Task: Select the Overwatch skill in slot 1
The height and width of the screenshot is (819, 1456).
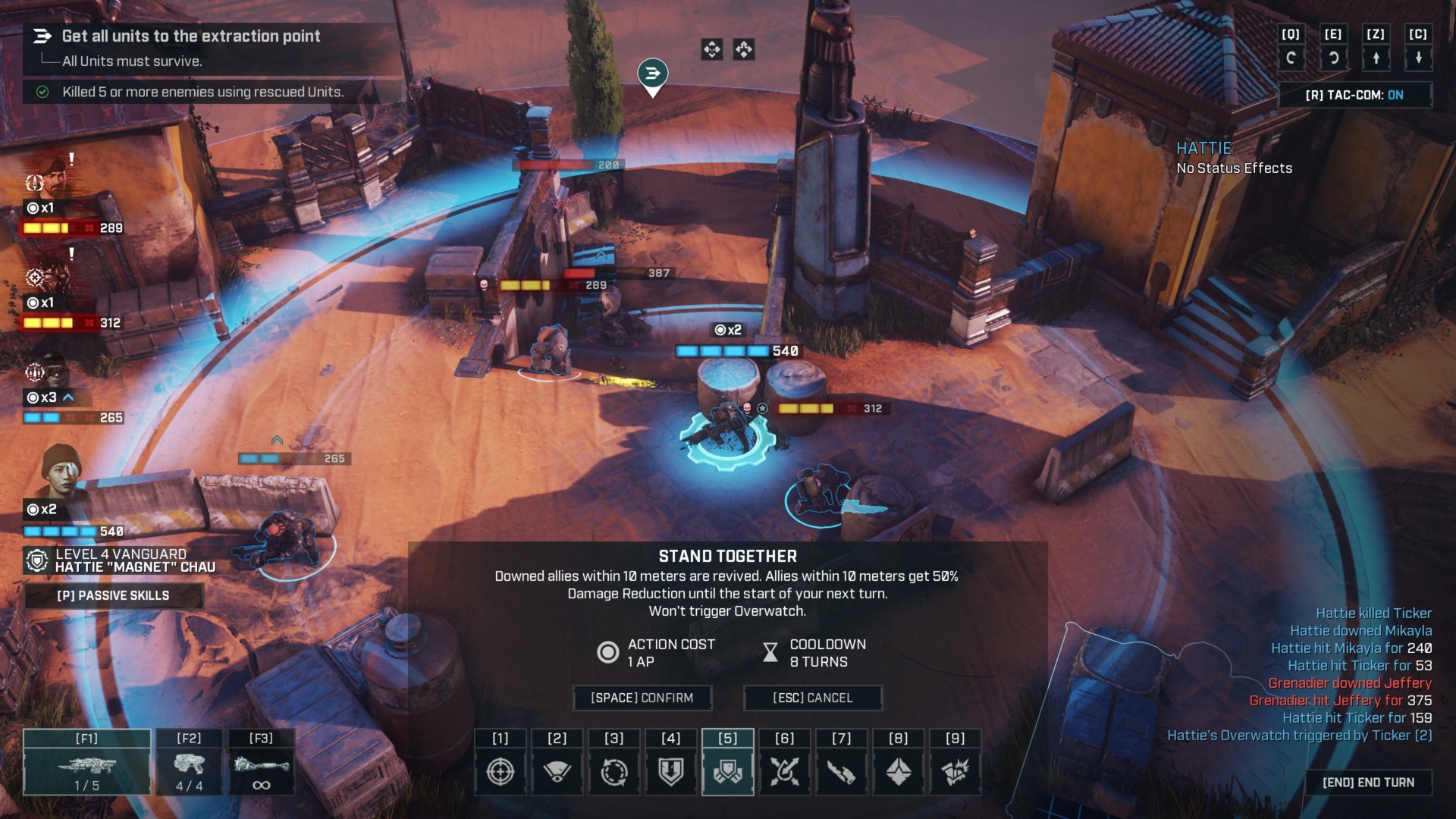Action: coord(500,770)
